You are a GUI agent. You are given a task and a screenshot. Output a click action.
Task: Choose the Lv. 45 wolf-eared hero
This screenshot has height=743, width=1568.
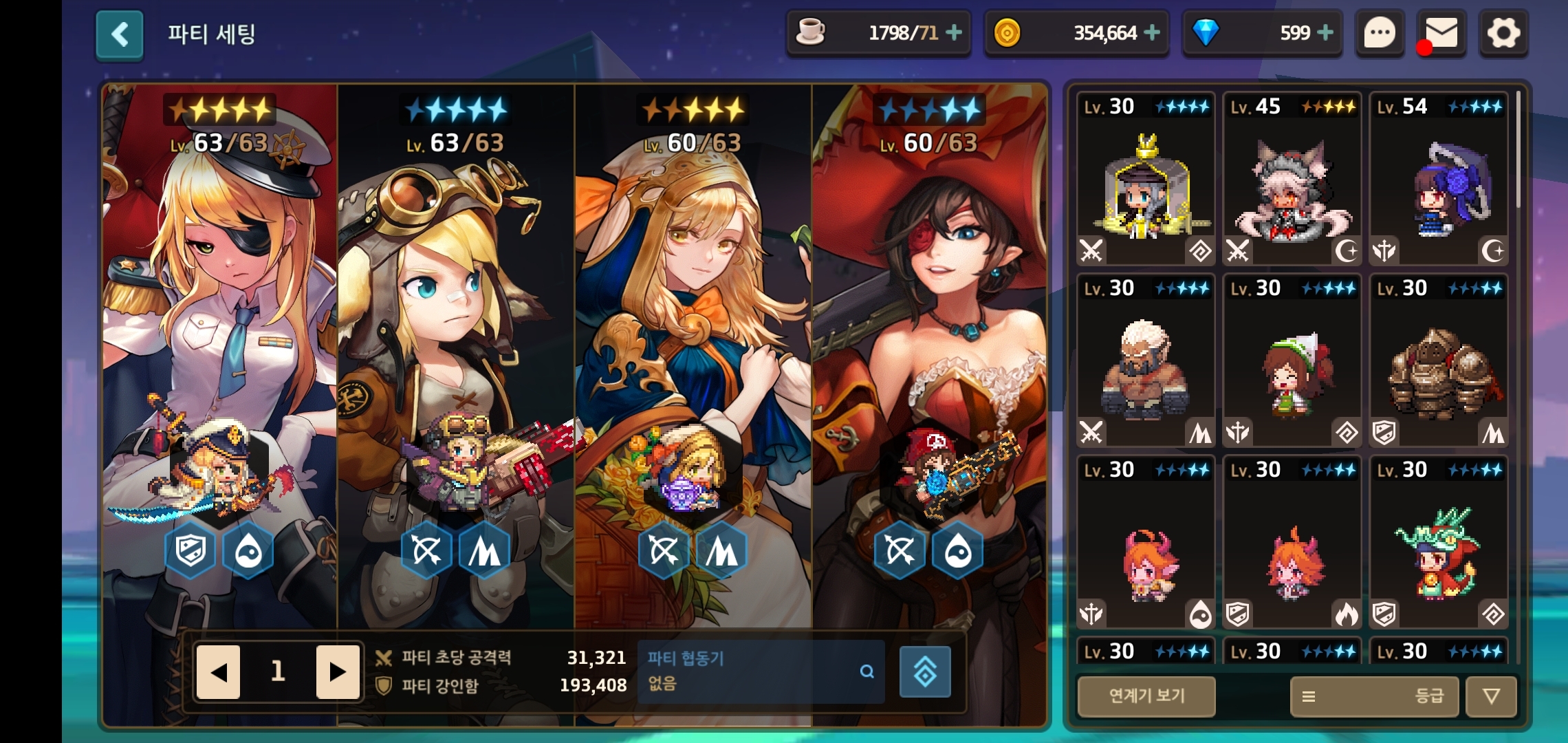(1292, 179)
